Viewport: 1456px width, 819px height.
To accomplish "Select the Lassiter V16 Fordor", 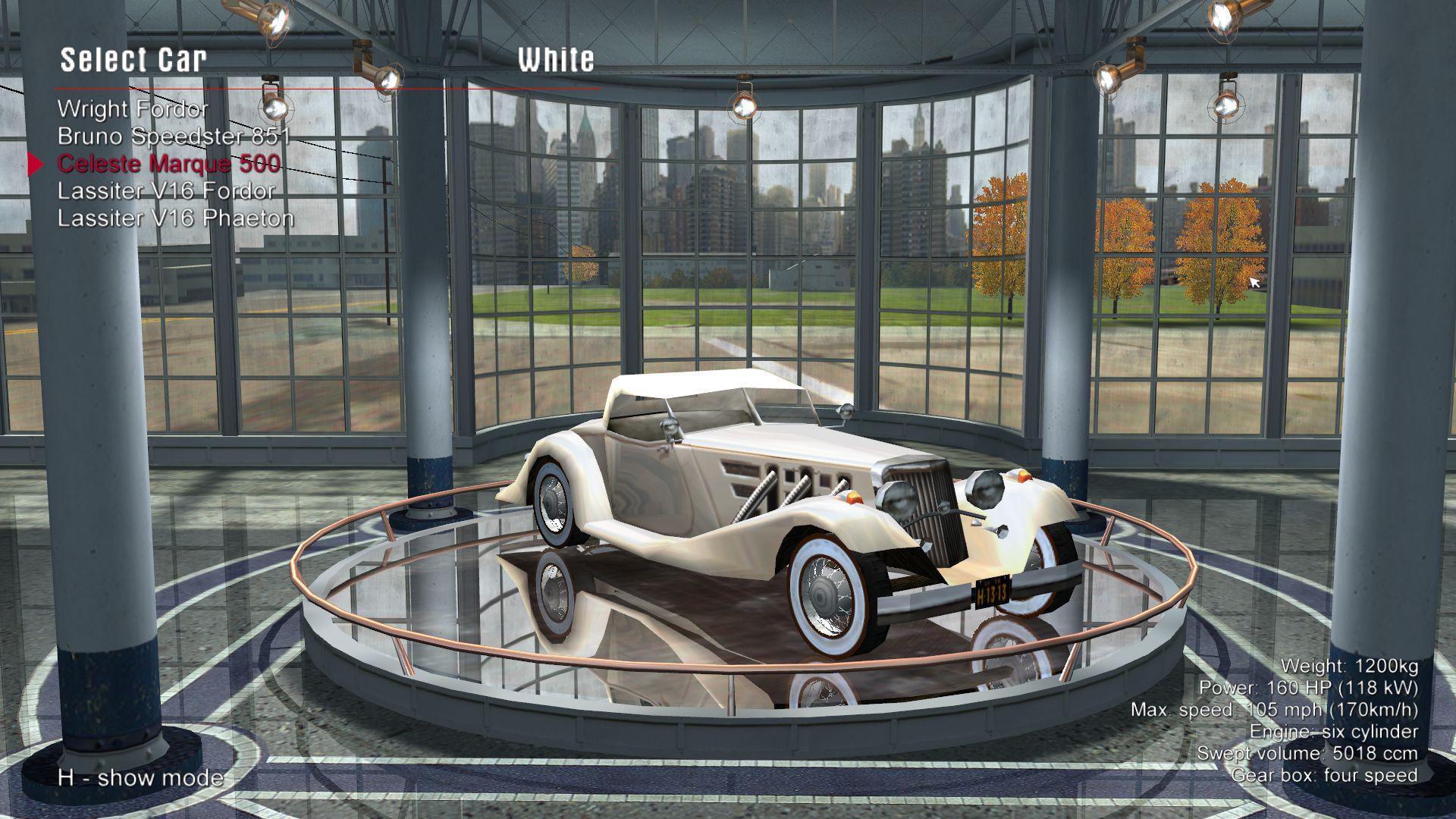I will coord(165,190).
